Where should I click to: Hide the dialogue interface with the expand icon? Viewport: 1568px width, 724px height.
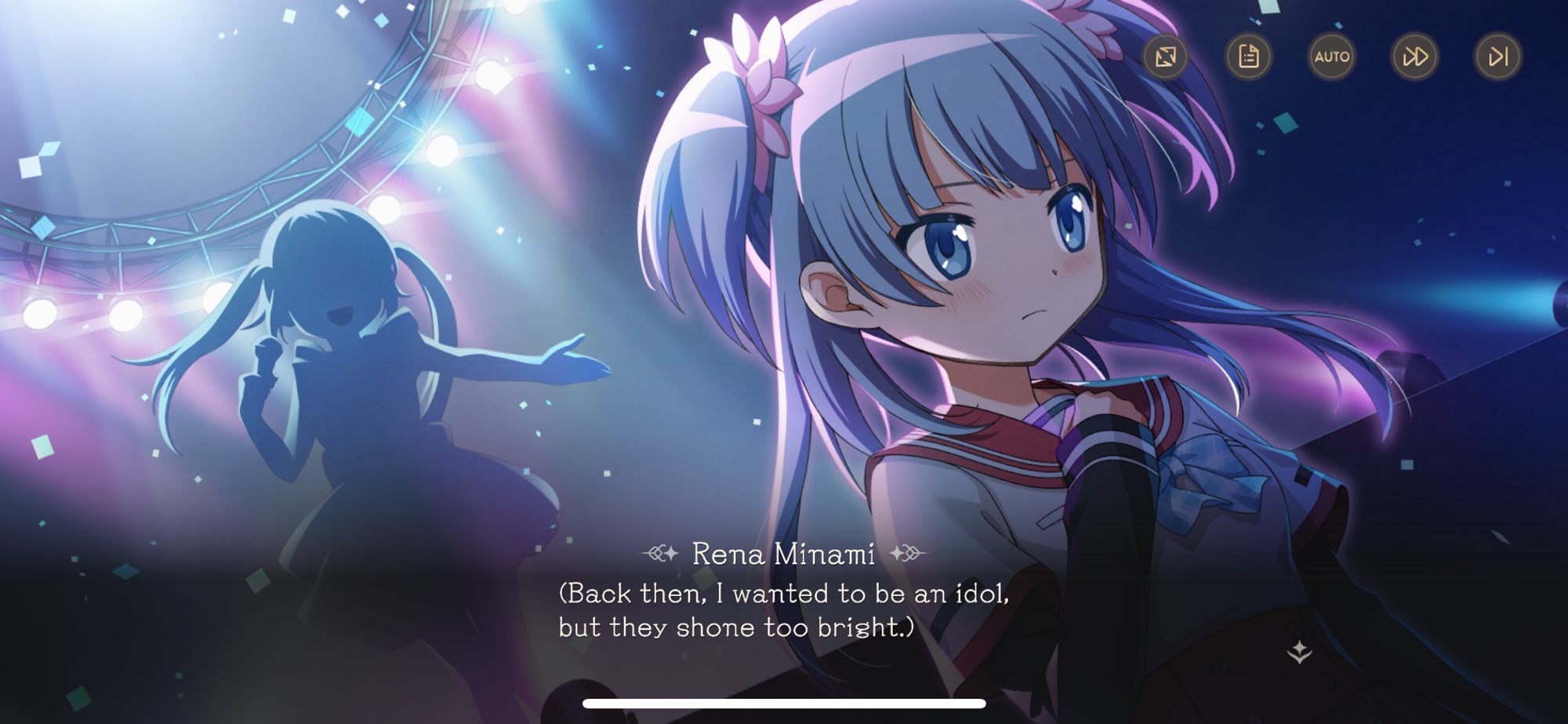(x=1165, y=56)
